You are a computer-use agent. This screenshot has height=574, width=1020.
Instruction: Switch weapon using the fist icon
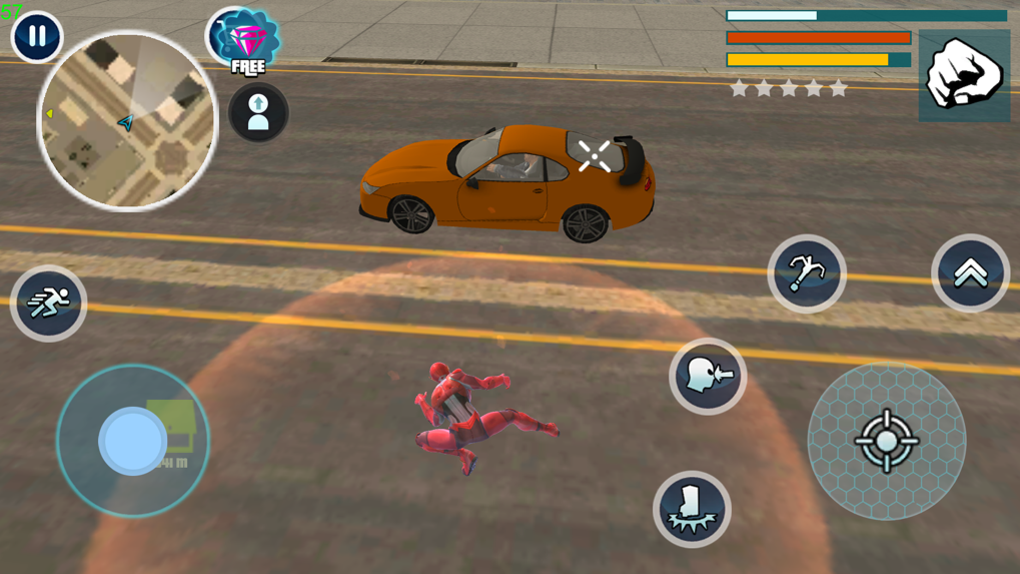coord(964,75)
